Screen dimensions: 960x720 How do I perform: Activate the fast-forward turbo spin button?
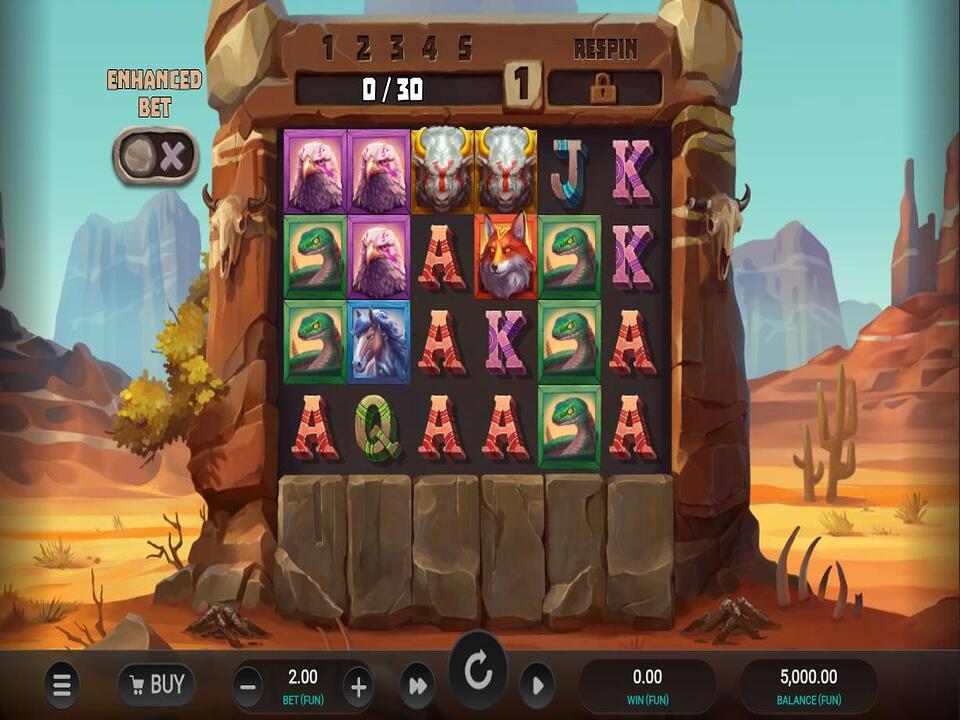(416, 686)
